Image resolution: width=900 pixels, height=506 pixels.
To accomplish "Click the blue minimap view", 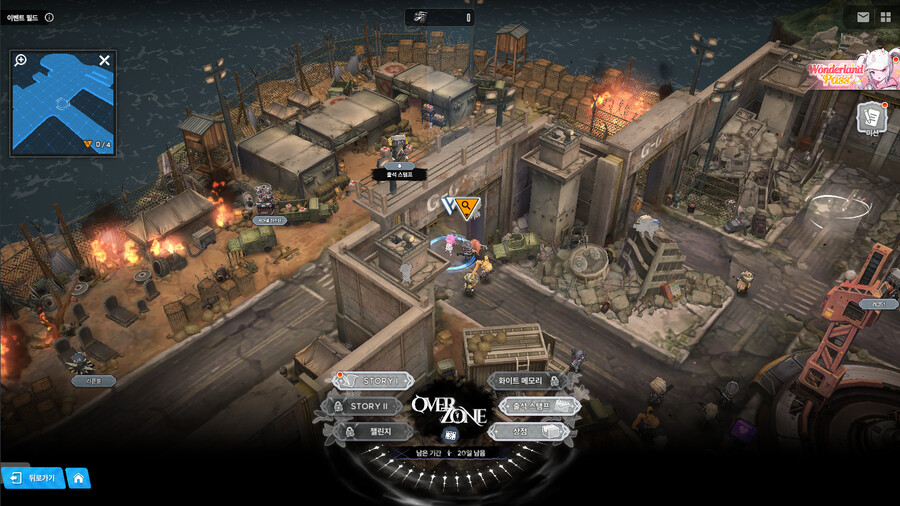I will point(62,102).
